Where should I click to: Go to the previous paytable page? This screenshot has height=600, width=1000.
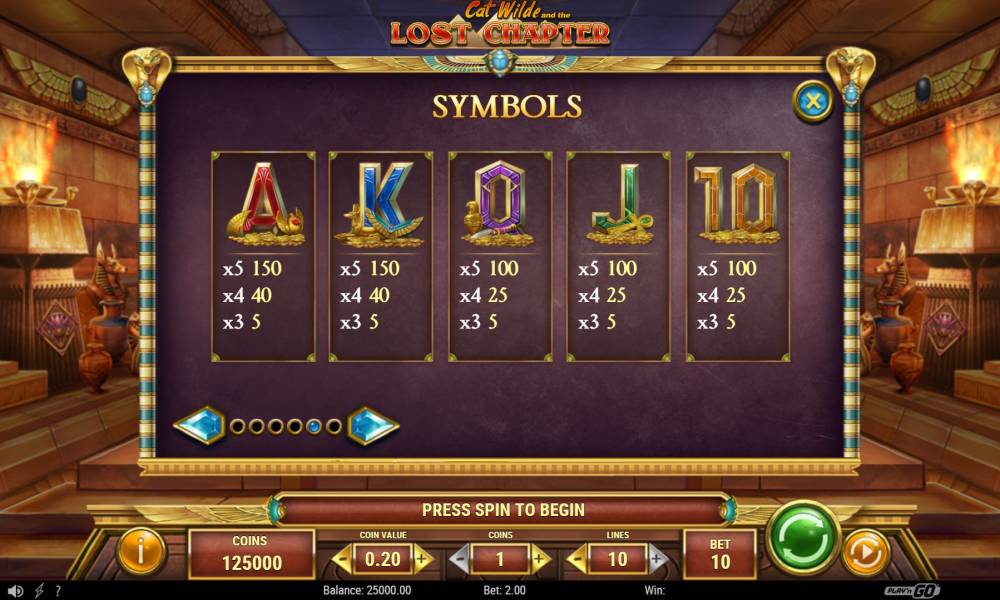point(198,426)
